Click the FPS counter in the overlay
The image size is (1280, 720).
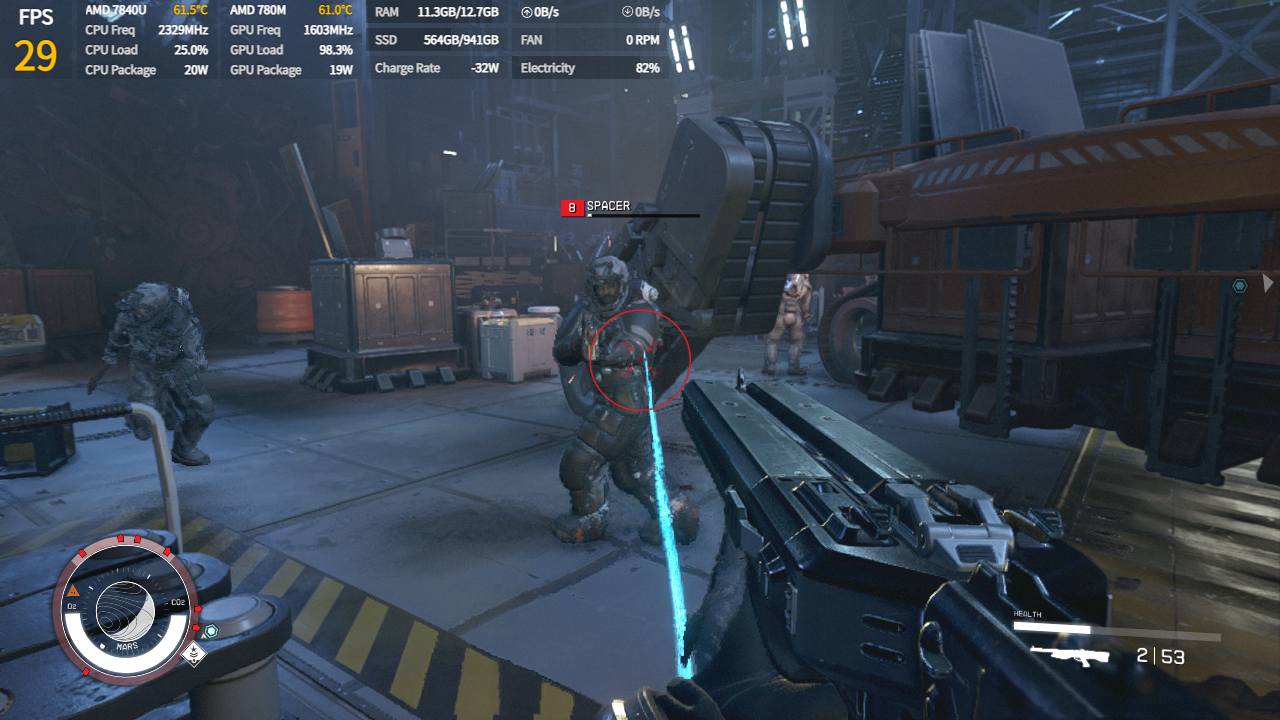(35, 44)
